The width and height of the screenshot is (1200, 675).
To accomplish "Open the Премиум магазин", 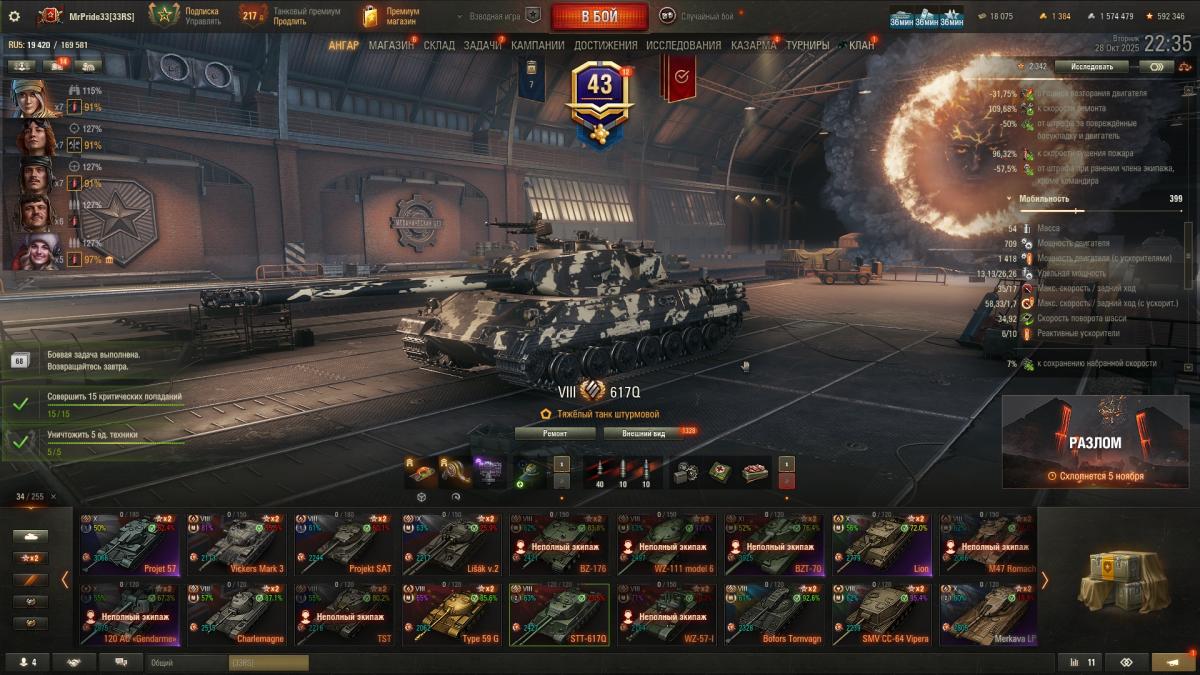I will tap(392, 16).
